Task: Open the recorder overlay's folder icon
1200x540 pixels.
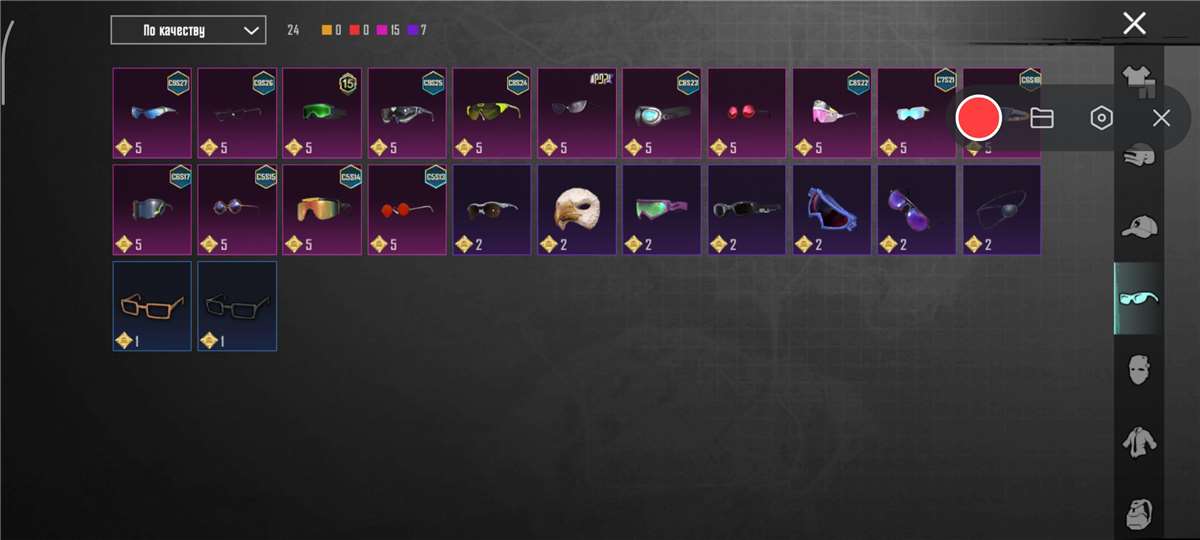Action: [1042, 118]
